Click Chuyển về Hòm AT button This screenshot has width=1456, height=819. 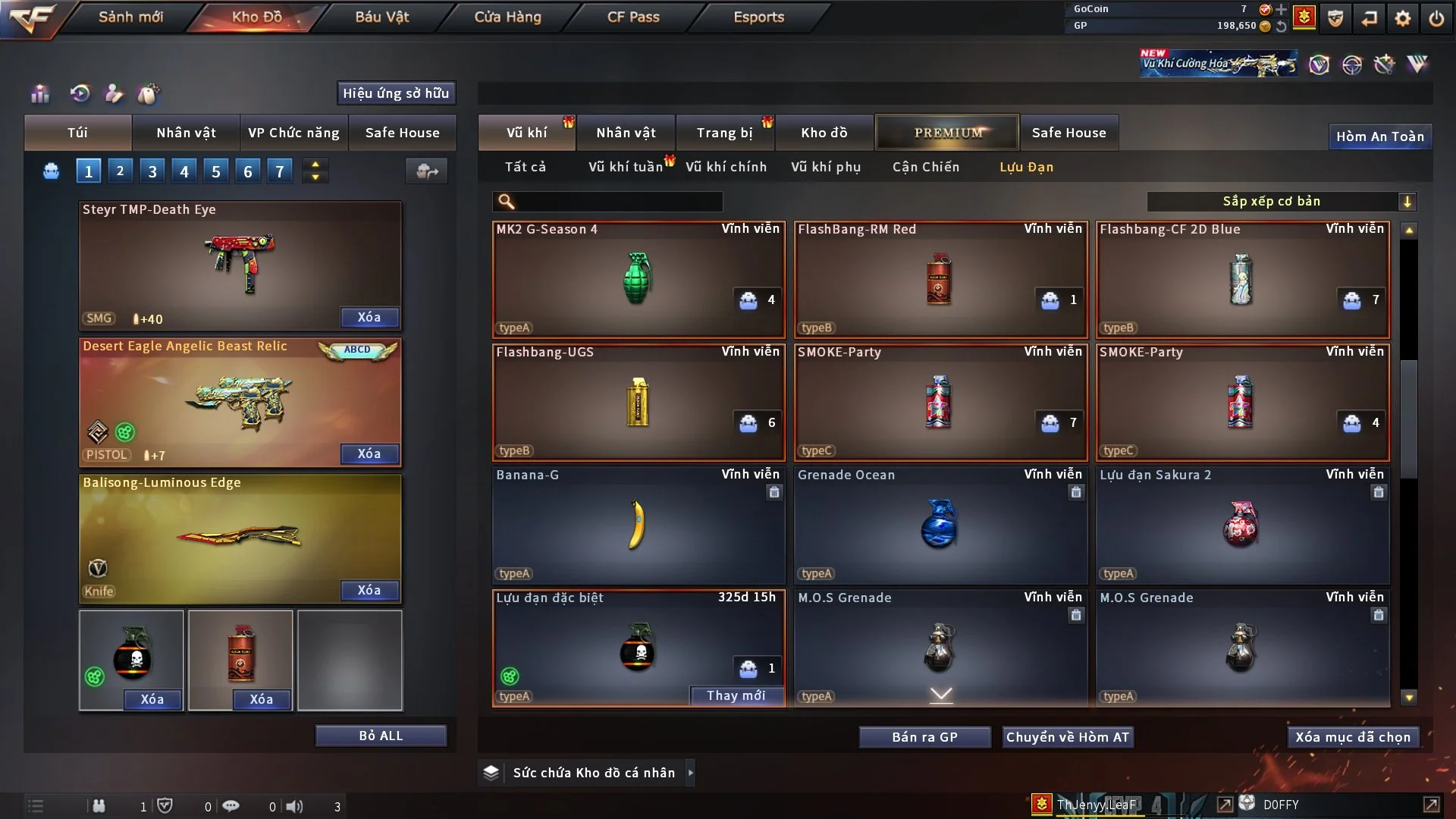pyautogui.click(x=1067, y=737)
